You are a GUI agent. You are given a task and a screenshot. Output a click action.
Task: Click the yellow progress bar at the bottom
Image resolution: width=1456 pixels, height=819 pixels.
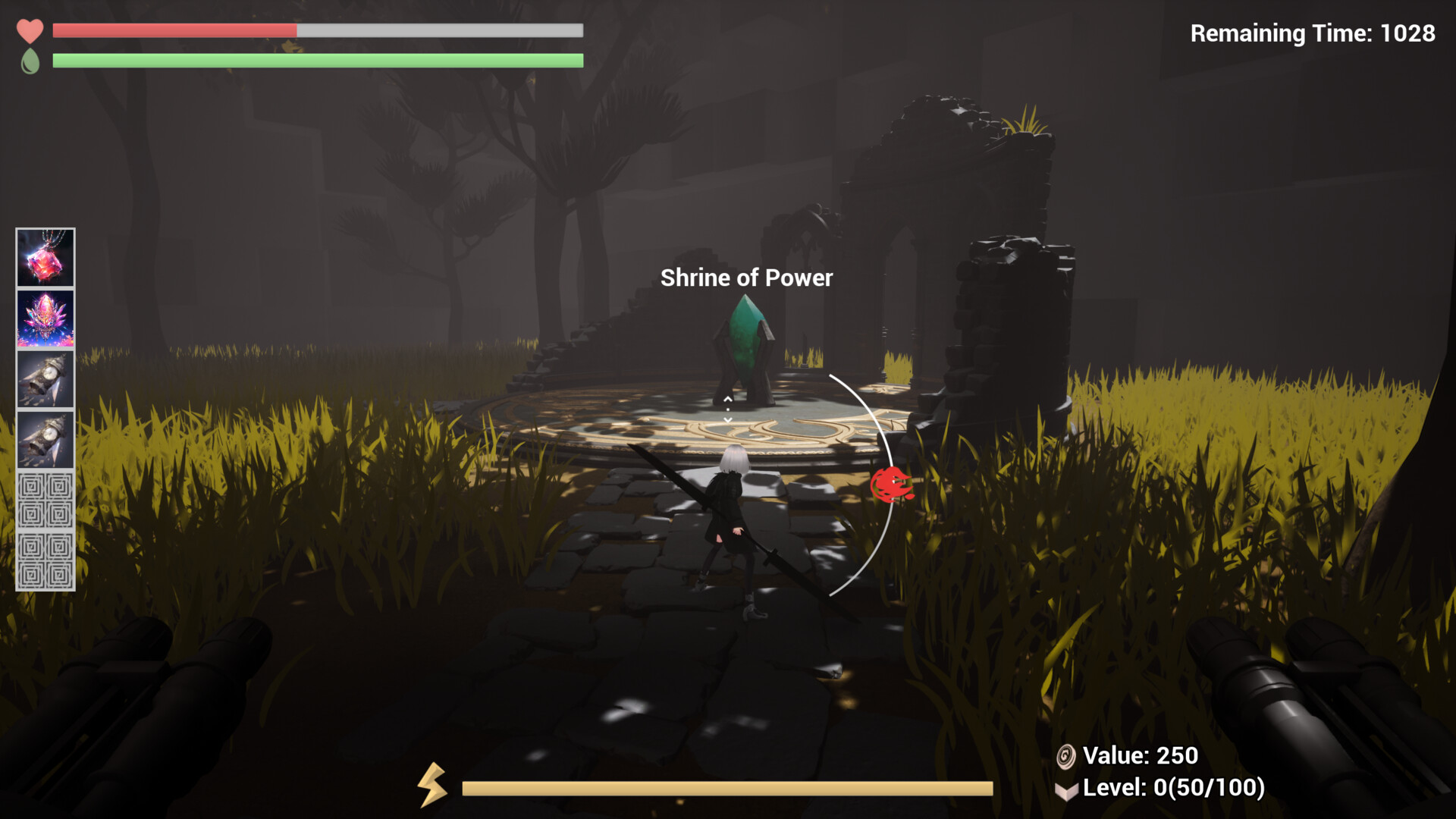pos(728,789)
